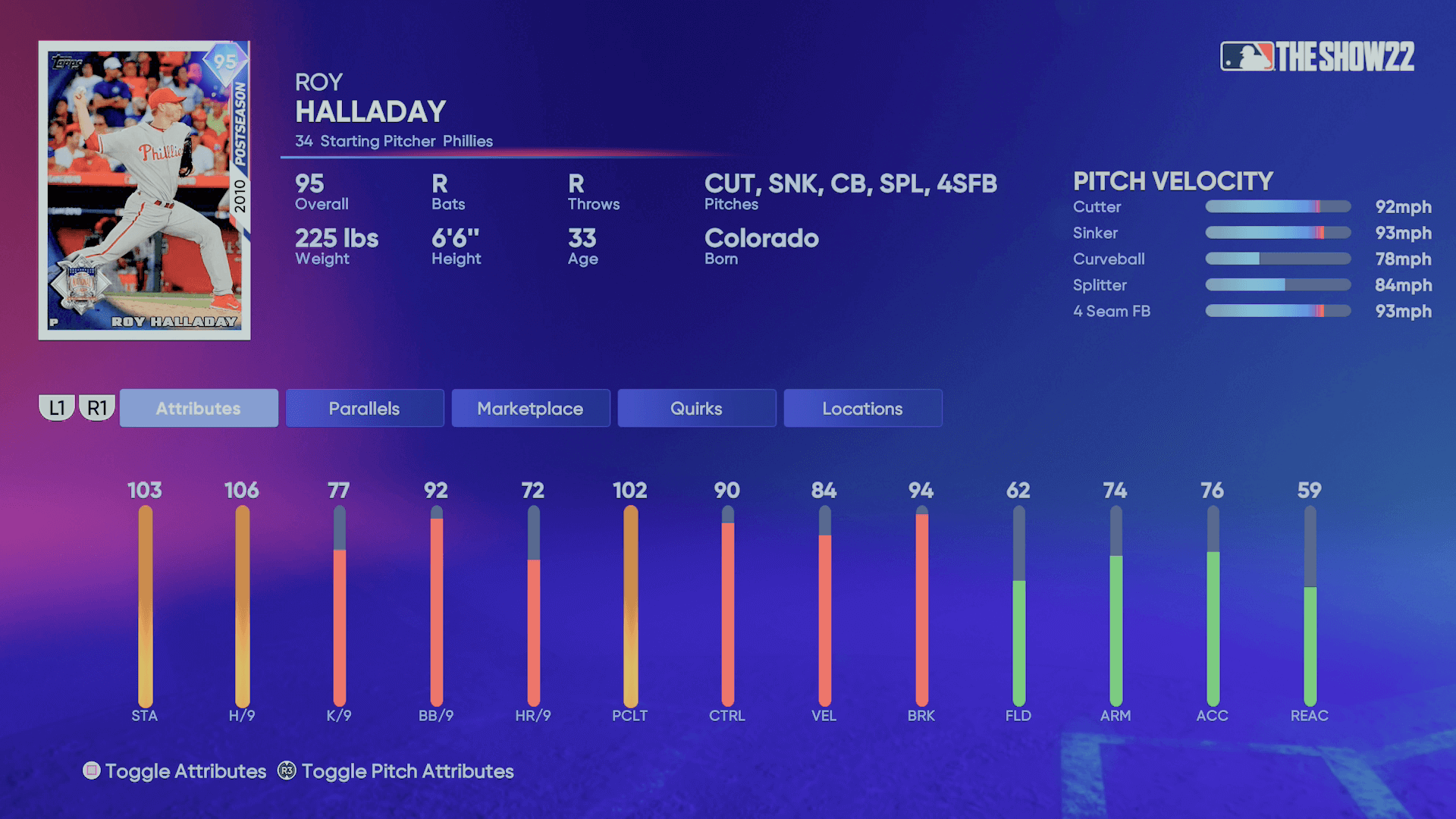Click the Phillies team name link
The height and width of the screenshot is (819, 1456).
tap(468, 141)
